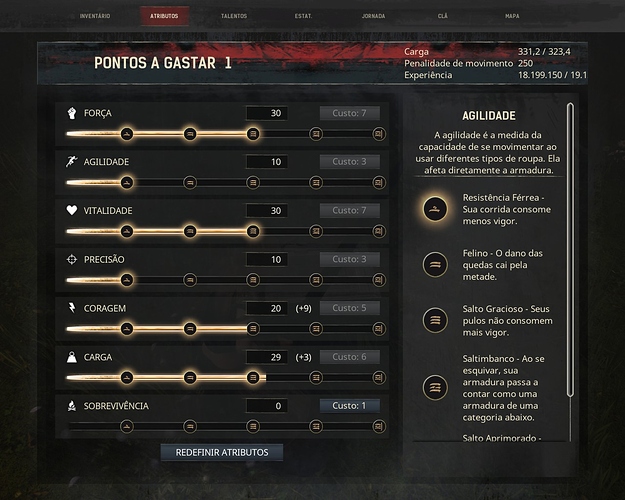Image resolution: width=625 pixels, height=500 pixels.
Task: Choose the Precisão cost button
Action: coord(349,260)
